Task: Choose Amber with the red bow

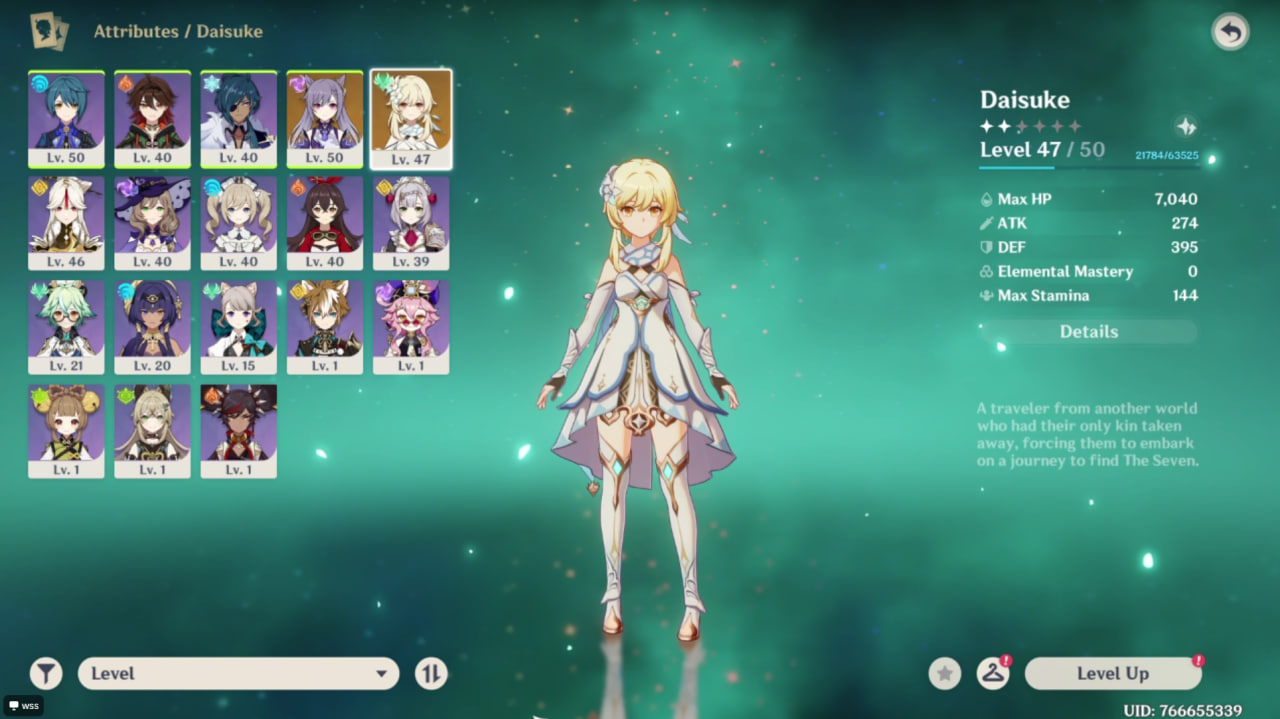Action: 325,222
